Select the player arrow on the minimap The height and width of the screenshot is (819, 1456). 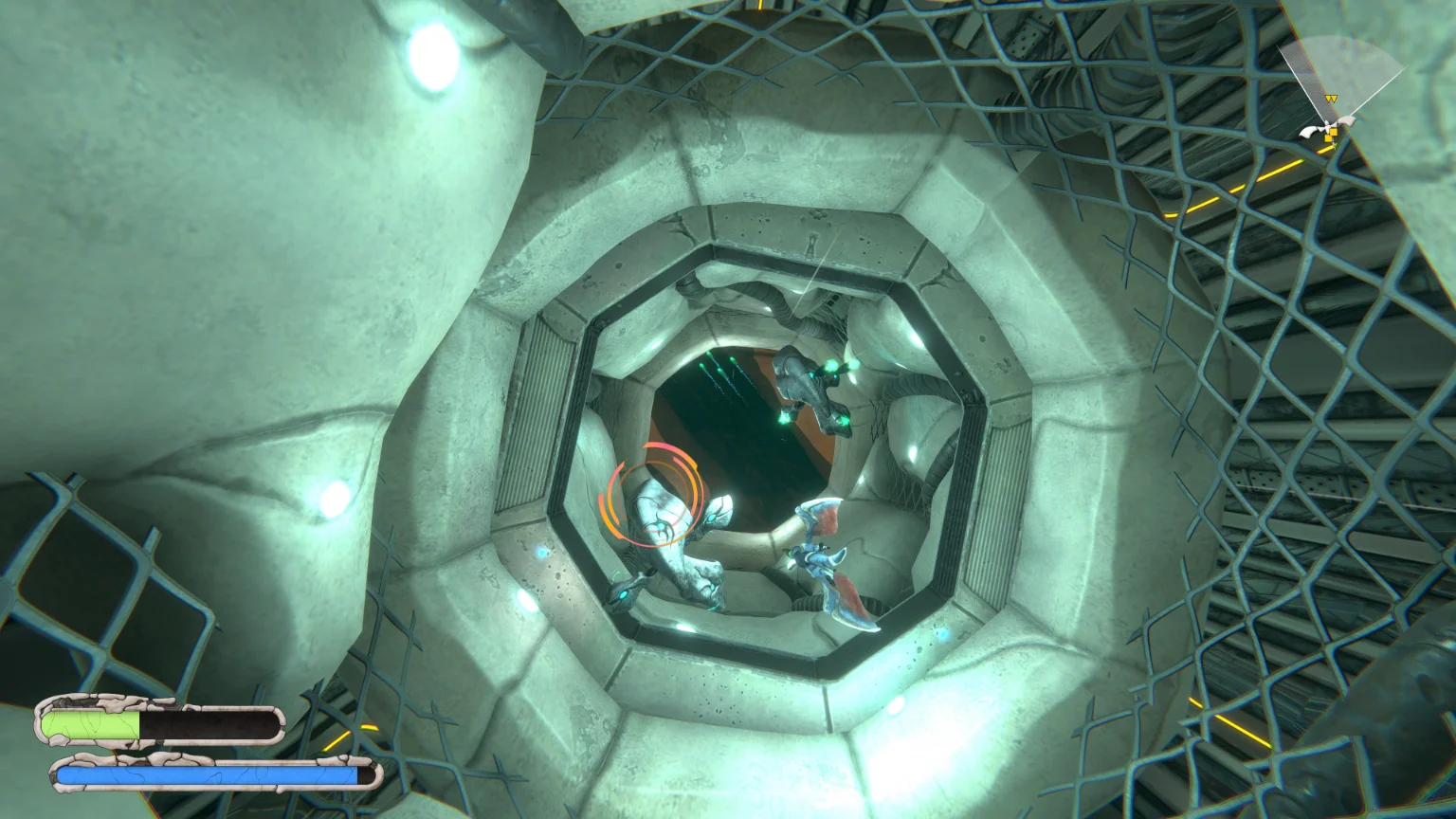1328,126
